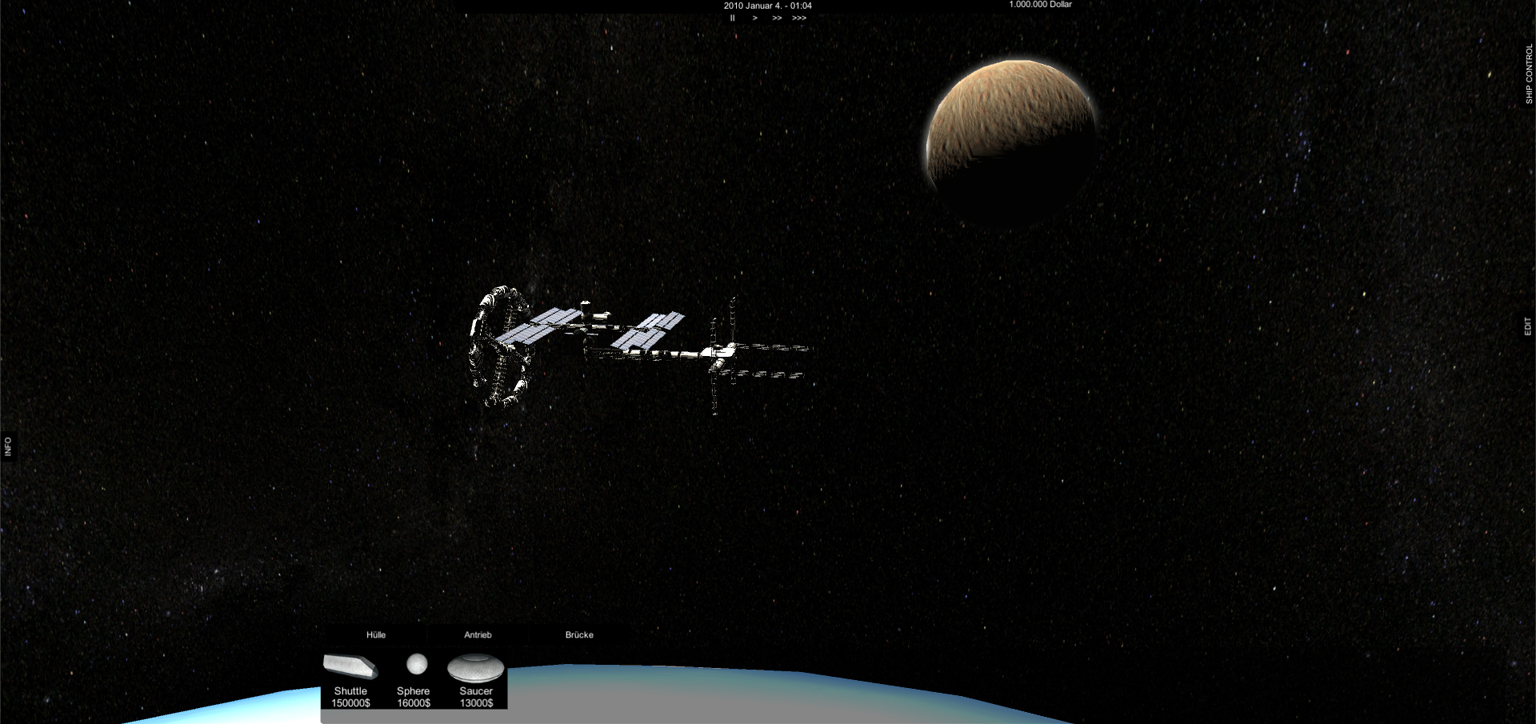Switch to the Hülle tab
The width and height of the screenshot is (1536, 724).
pyautogui.click(x=376, y=635)
